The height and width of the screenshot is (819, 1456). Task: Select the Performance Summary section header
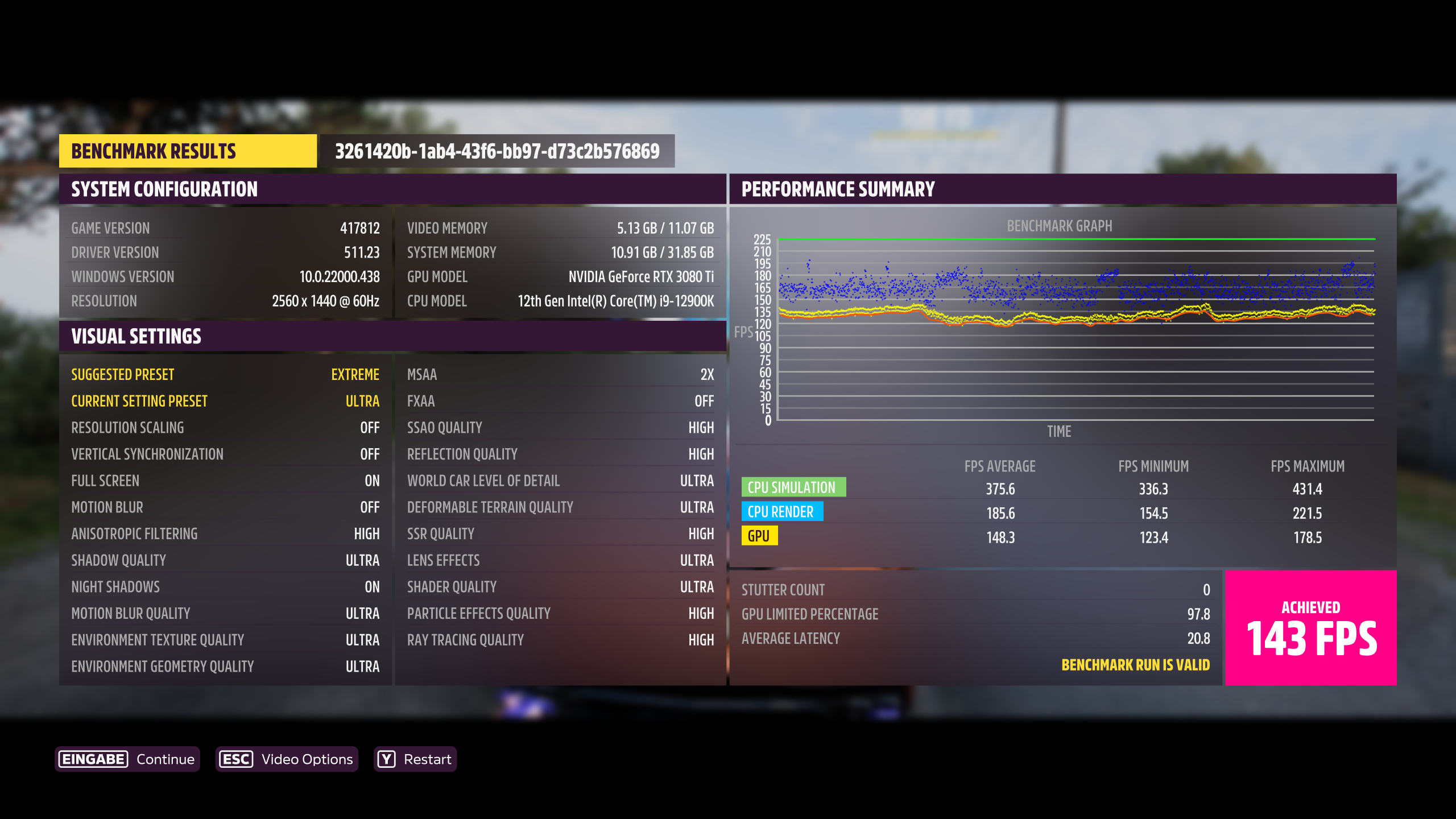(837, 188)
